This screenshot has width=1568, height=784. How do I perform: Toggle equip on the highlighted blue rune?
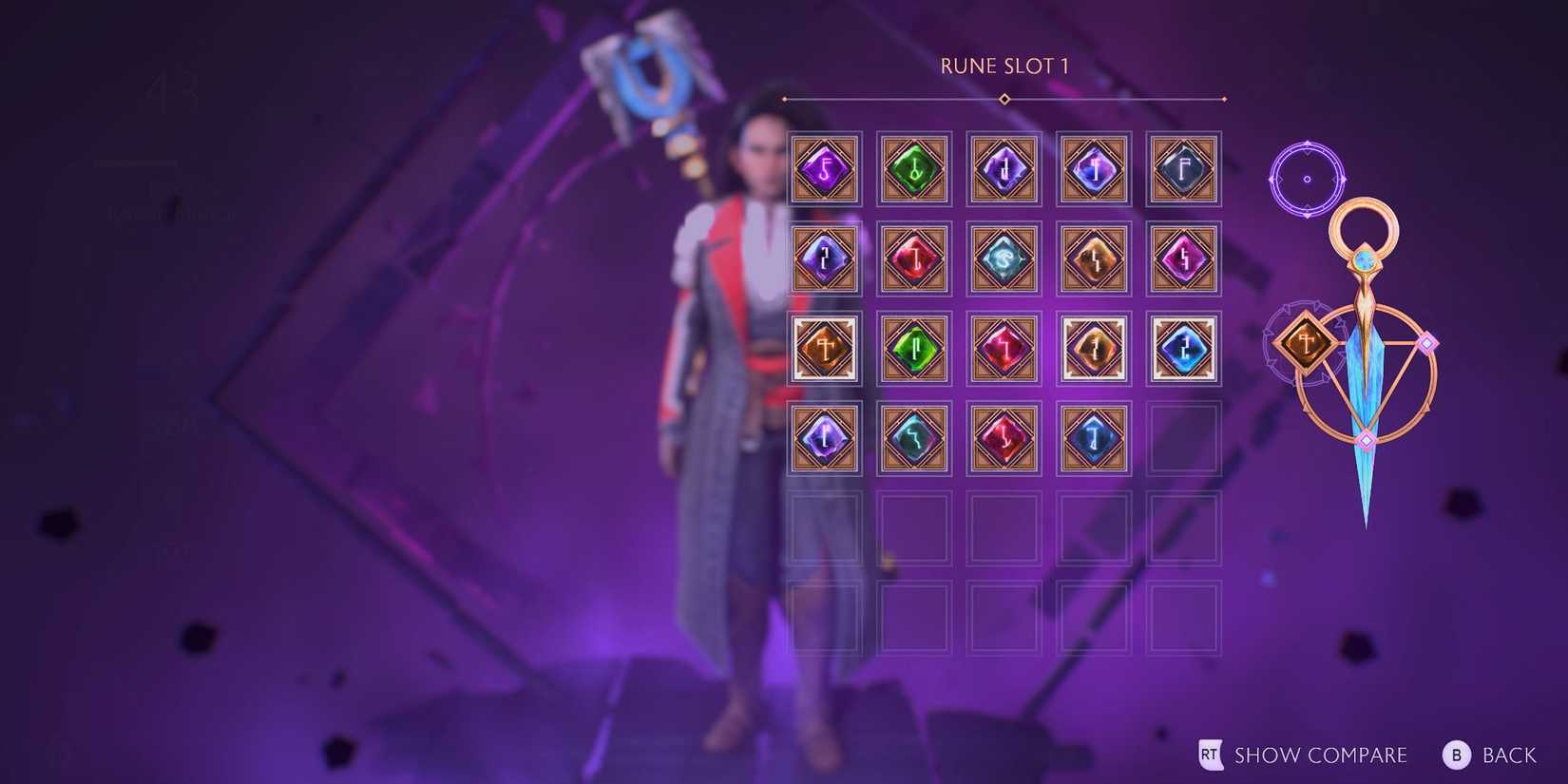(x=1183, y=348)
